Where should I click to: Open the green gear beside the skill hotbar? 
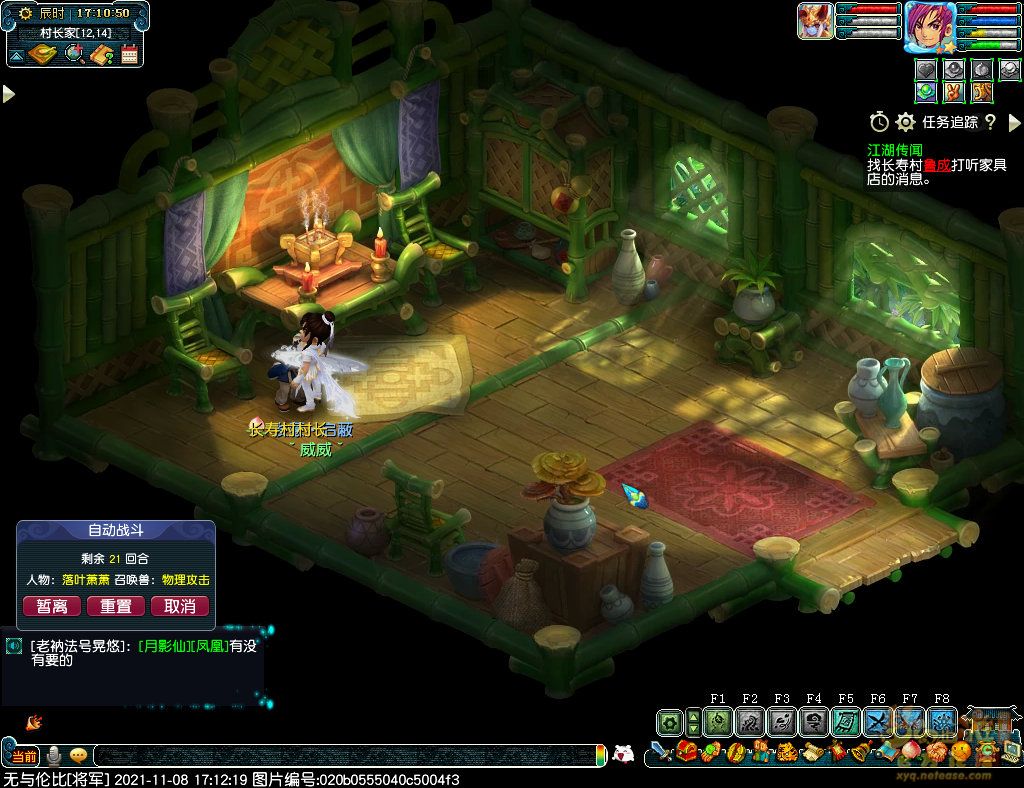pos(670,722)
